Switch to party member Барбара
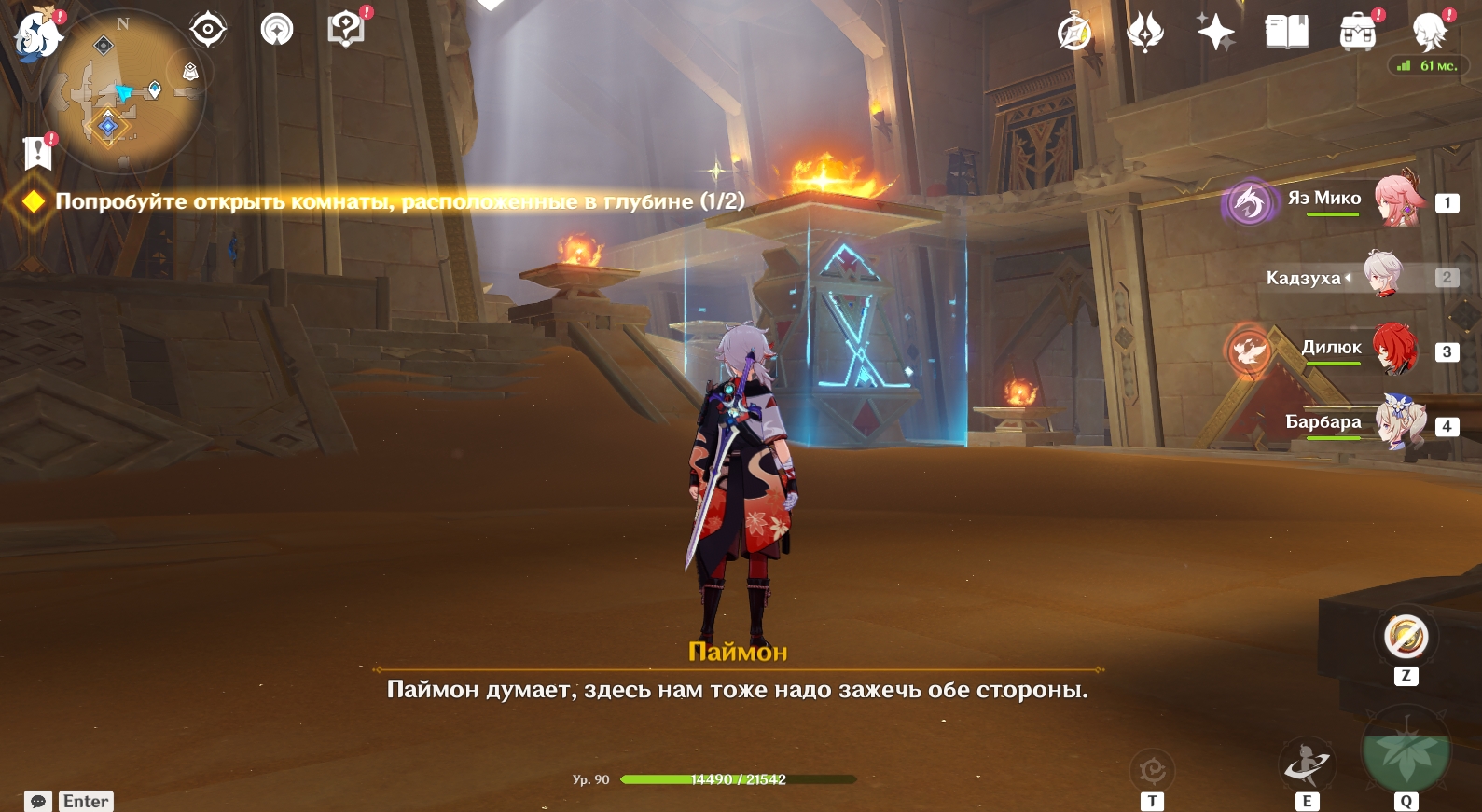1482x812 pixels. tap(1399, 424)
